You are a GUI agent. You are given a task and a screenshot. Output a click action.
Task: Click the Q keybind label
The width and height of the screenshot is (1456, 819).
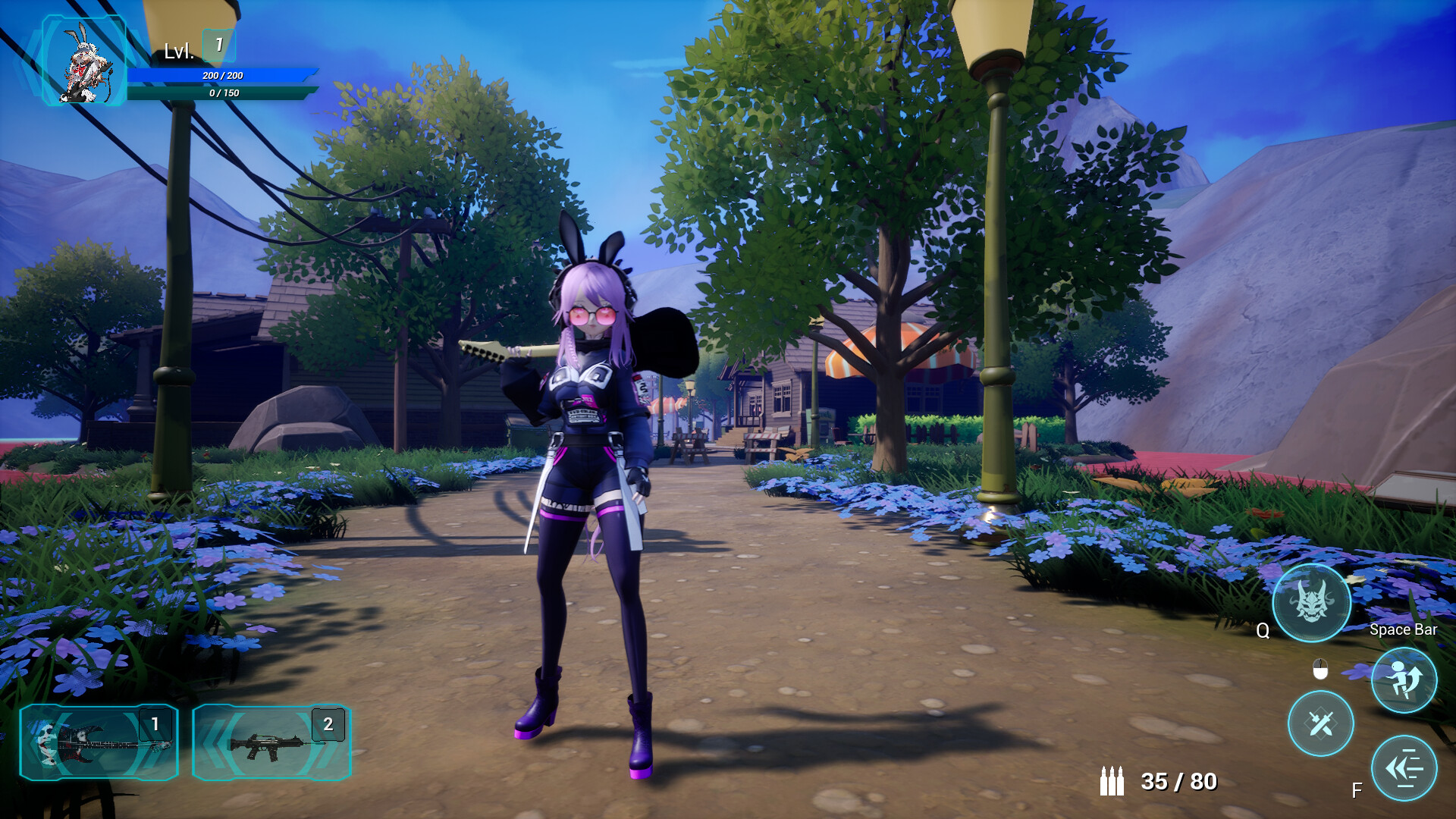(x=1263, y=629)
